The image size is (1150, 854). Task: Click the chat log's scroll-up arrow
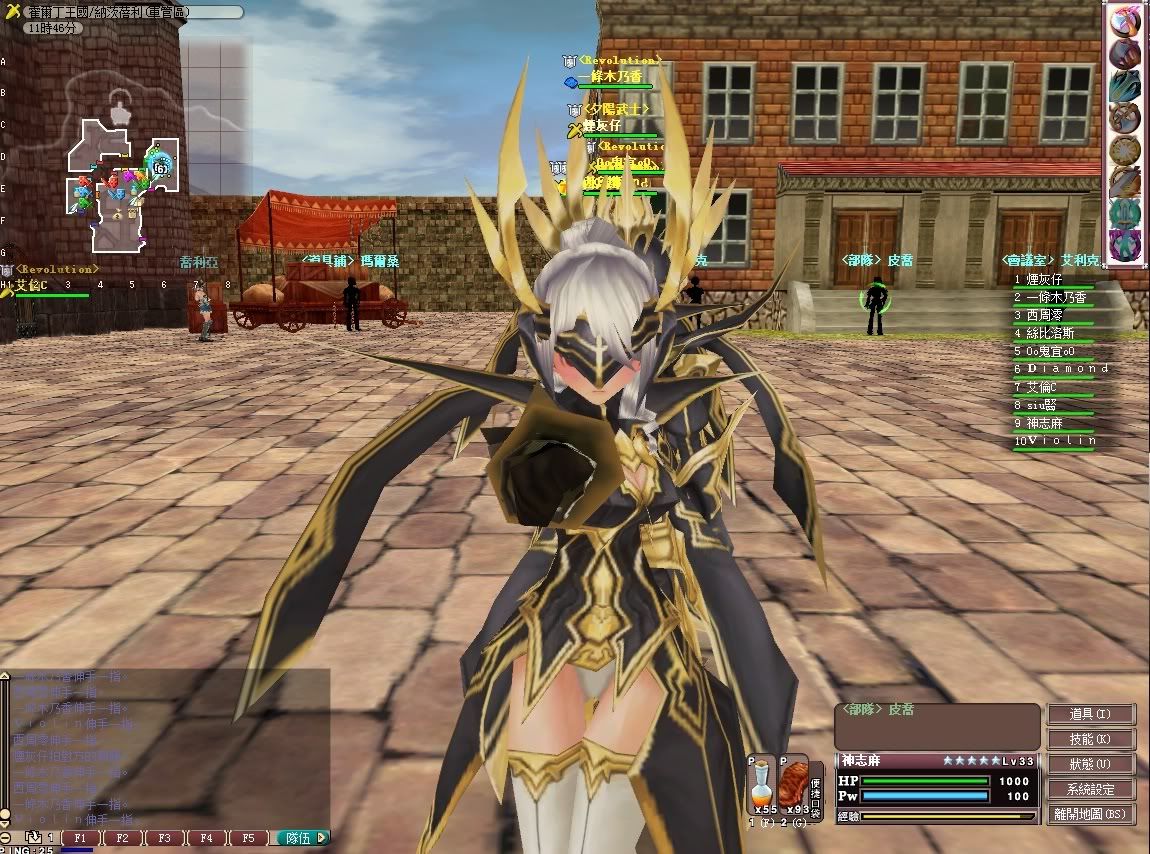click(5, 676)
